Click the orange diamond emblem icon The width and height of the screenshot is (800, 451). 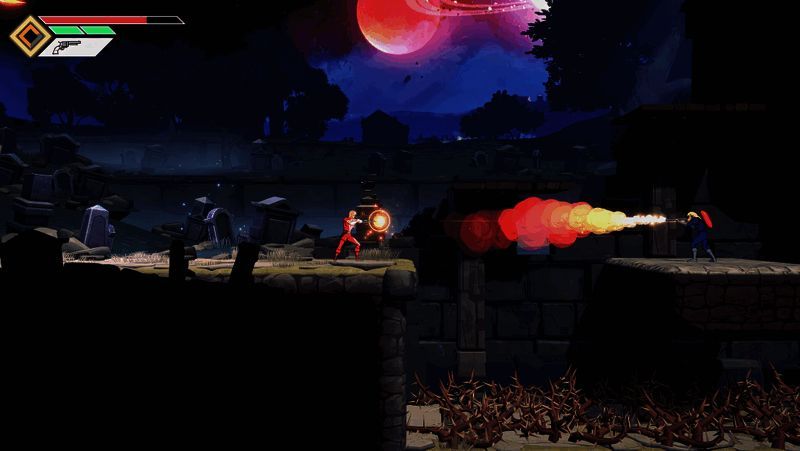coord(29,36)
